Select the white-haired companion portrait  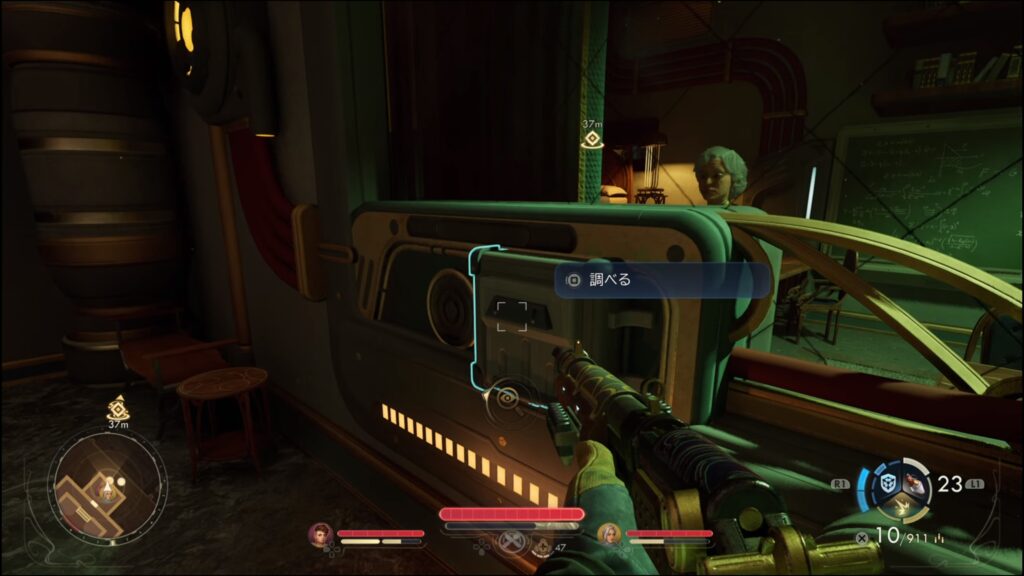pyautogui.click(x=609, y=535)
